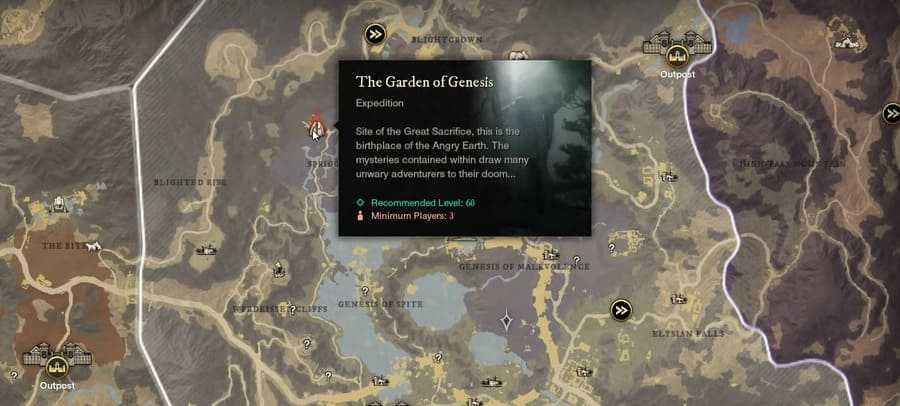Click the four-point star map marker
900x406 pixels.
click(x=507, y=321)
